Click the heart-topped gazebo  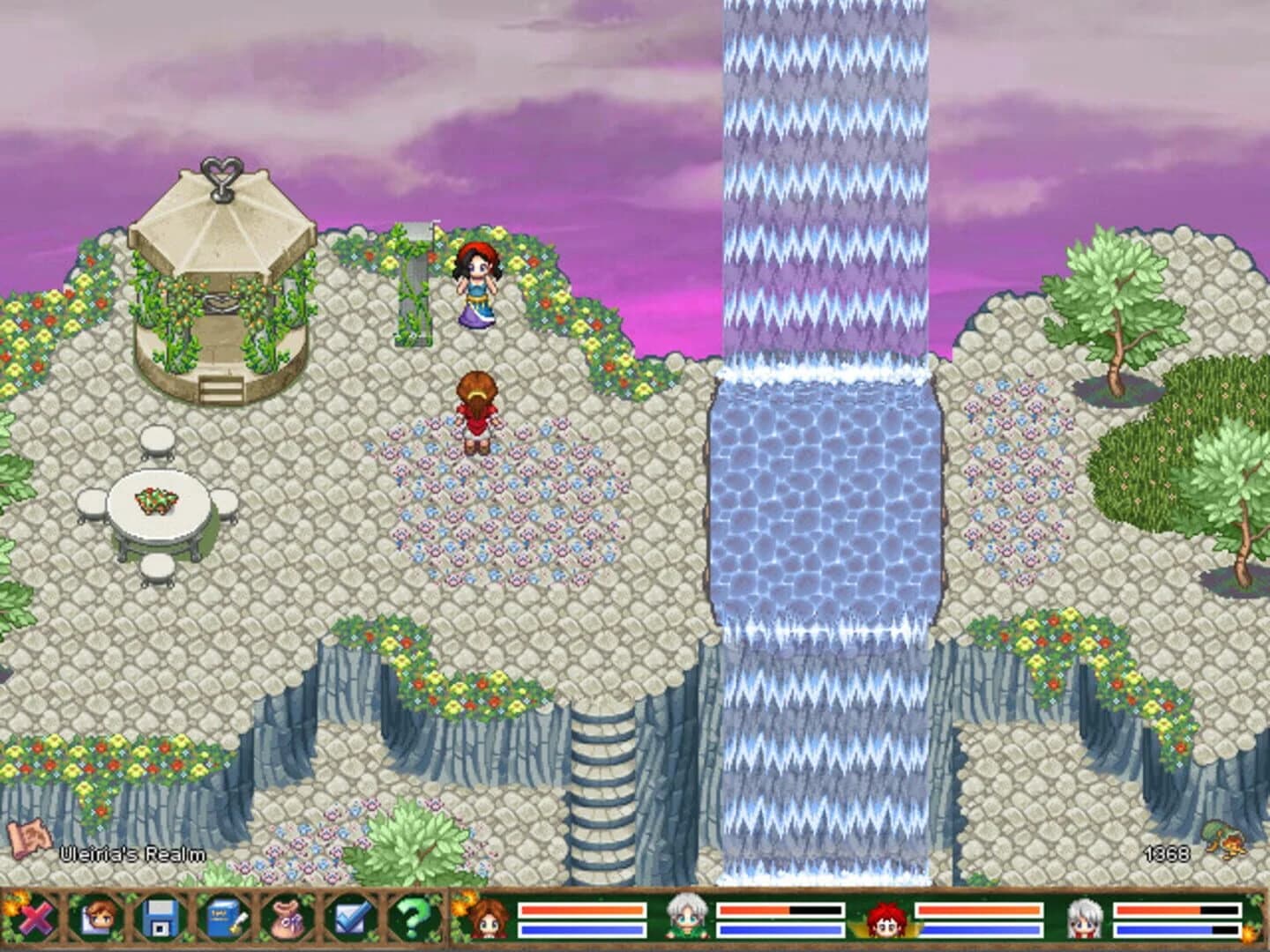[x=219, y=282]
